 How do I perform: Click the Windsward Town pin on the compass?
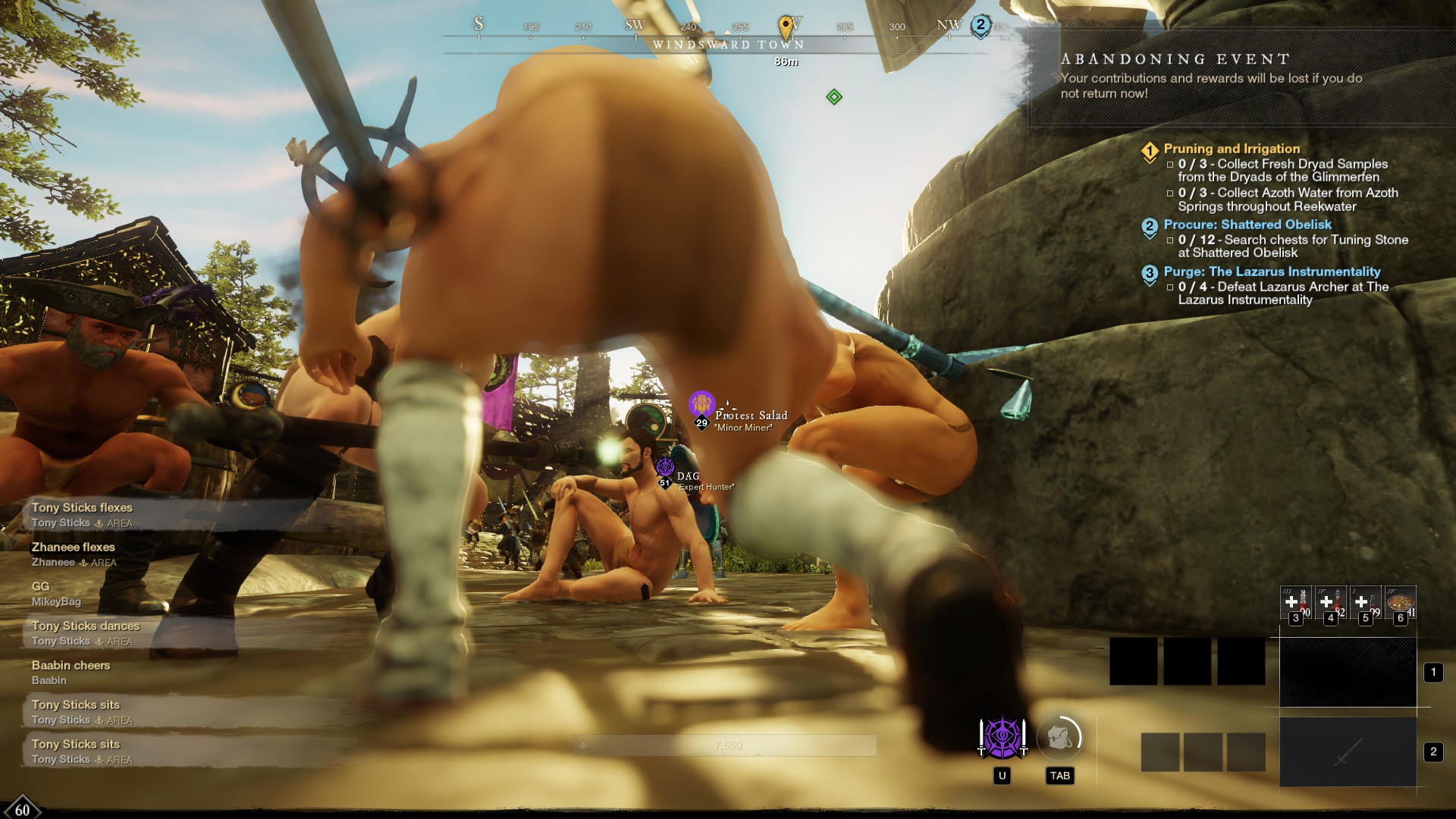(x=786, y=27)
